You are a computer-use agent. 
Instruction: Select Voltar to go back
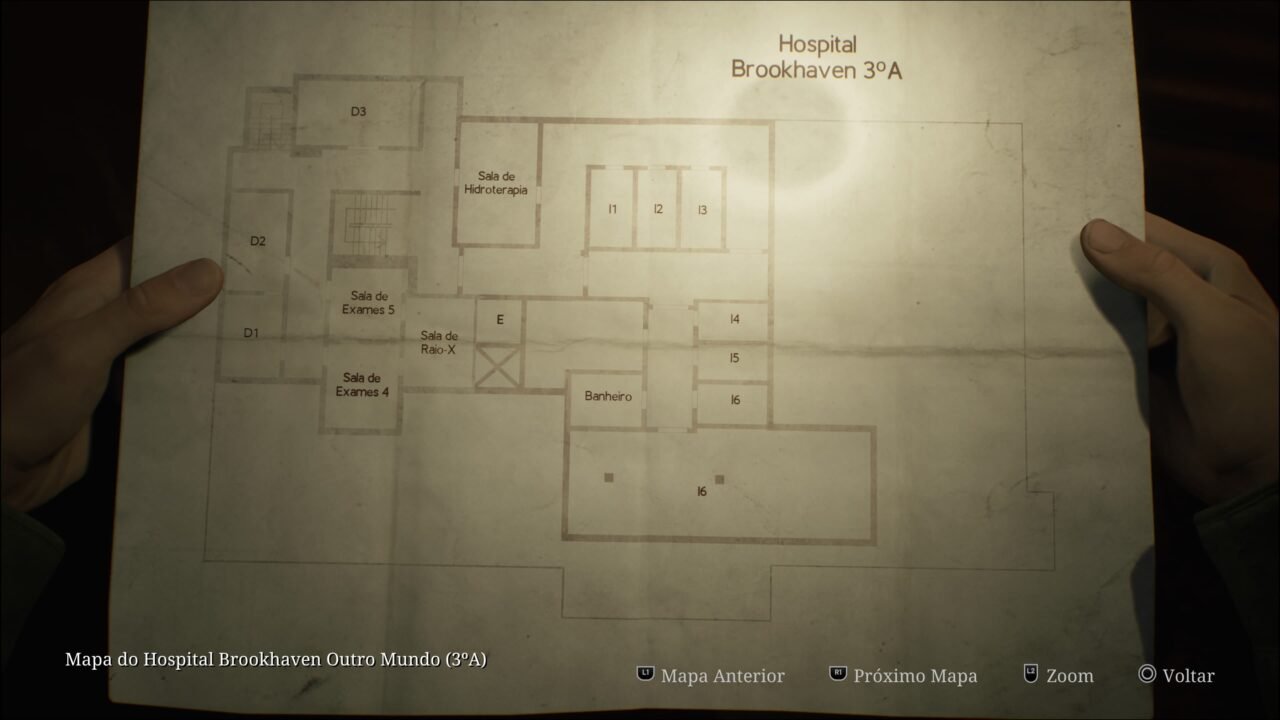(1188, 676)
